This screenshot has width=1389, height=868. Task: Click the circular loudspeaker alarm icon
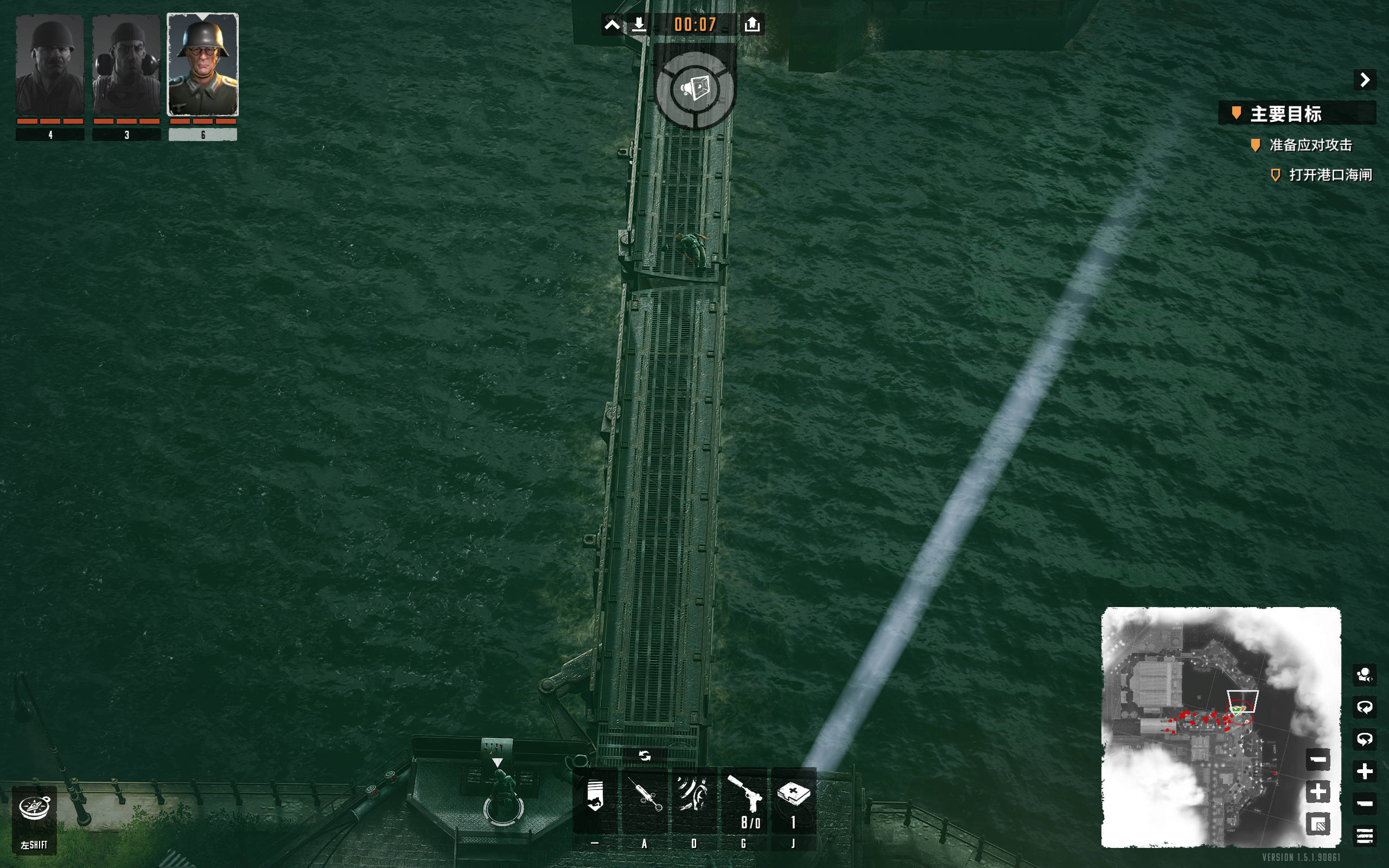(695, 90)
